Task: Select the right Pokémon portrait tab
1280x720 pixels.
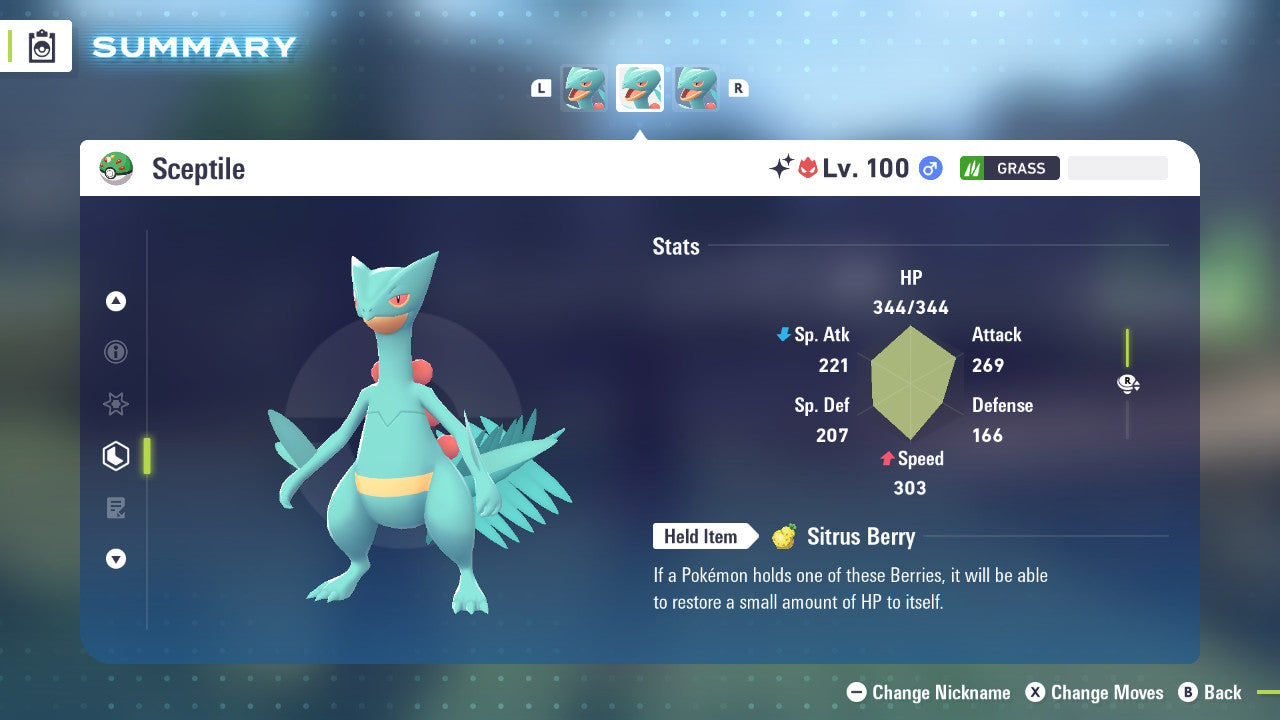Action: coord(696,88)
